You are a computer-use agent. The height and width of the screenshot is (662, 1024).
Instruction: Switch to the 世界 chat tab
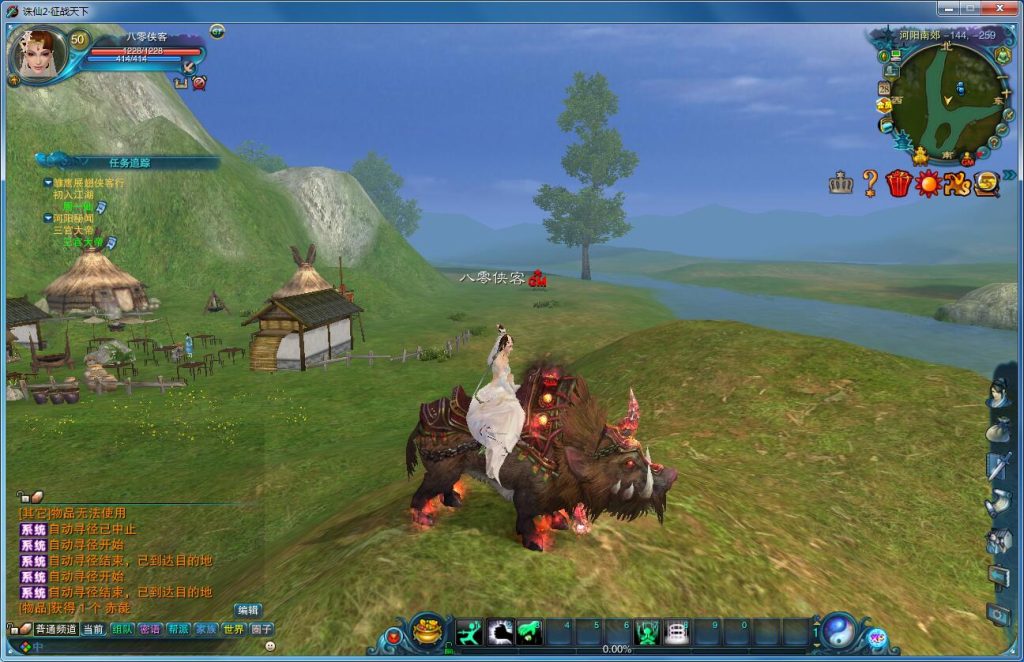233,629
